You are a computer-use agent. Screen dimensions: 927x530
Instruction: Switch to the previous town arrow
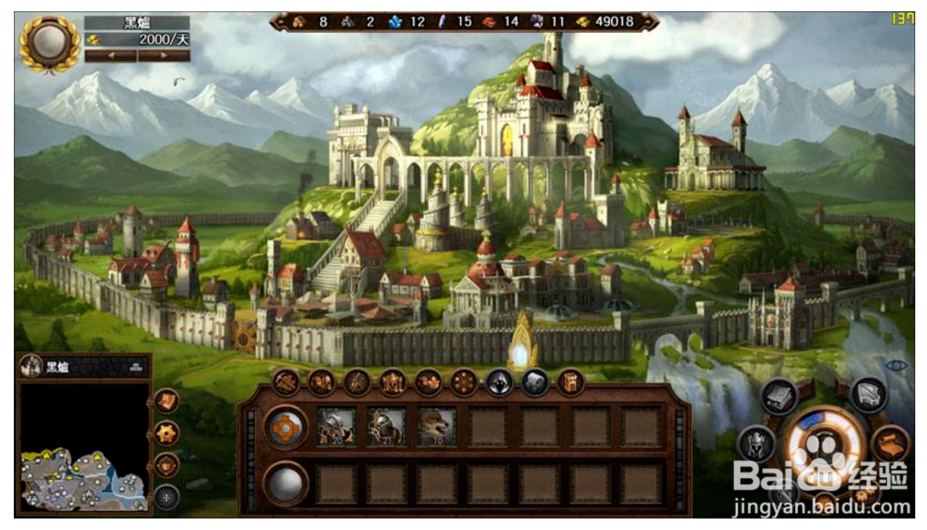[110, 56]
